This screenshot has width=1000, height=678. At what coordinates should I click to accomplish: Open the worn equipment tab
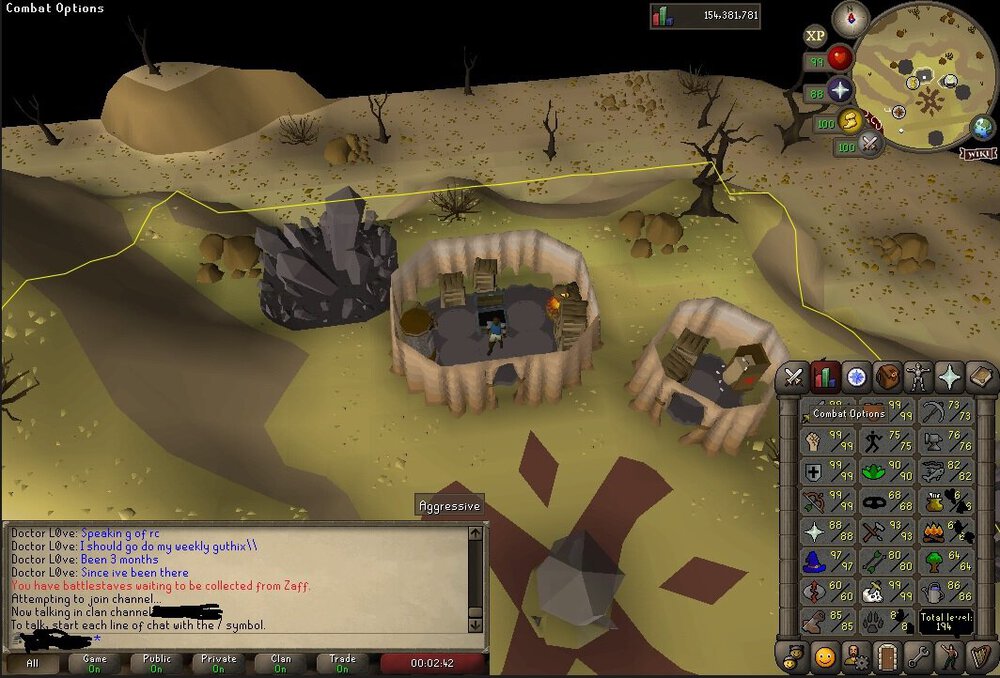(x=918, y=377)
